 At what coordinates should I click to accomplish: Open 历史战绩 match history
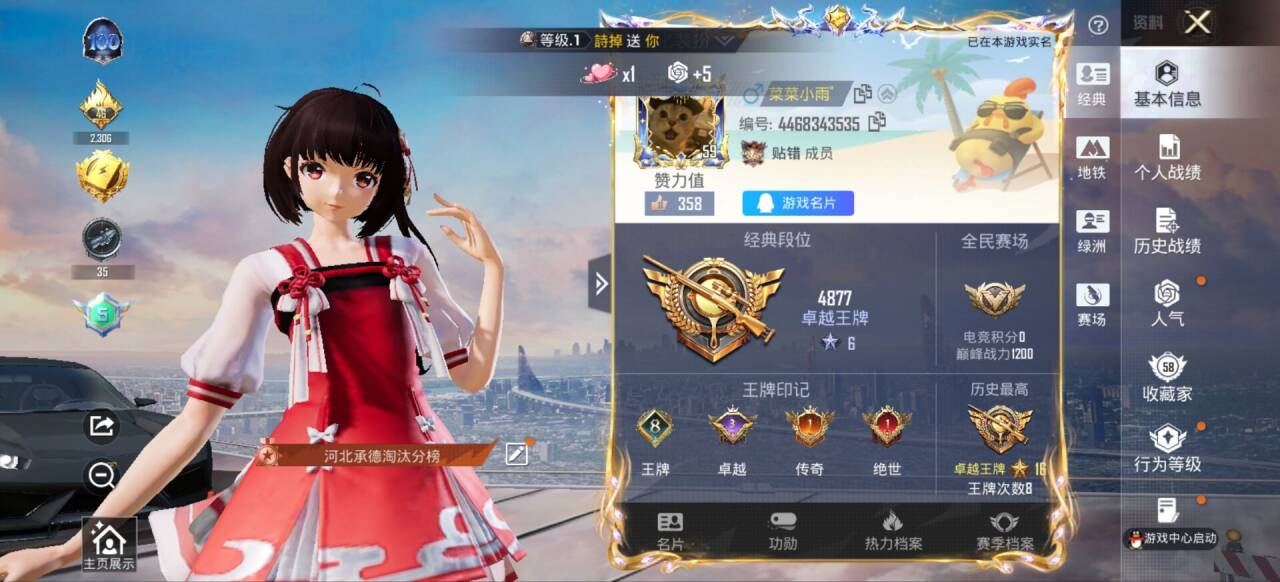[x=1167, y=232]
